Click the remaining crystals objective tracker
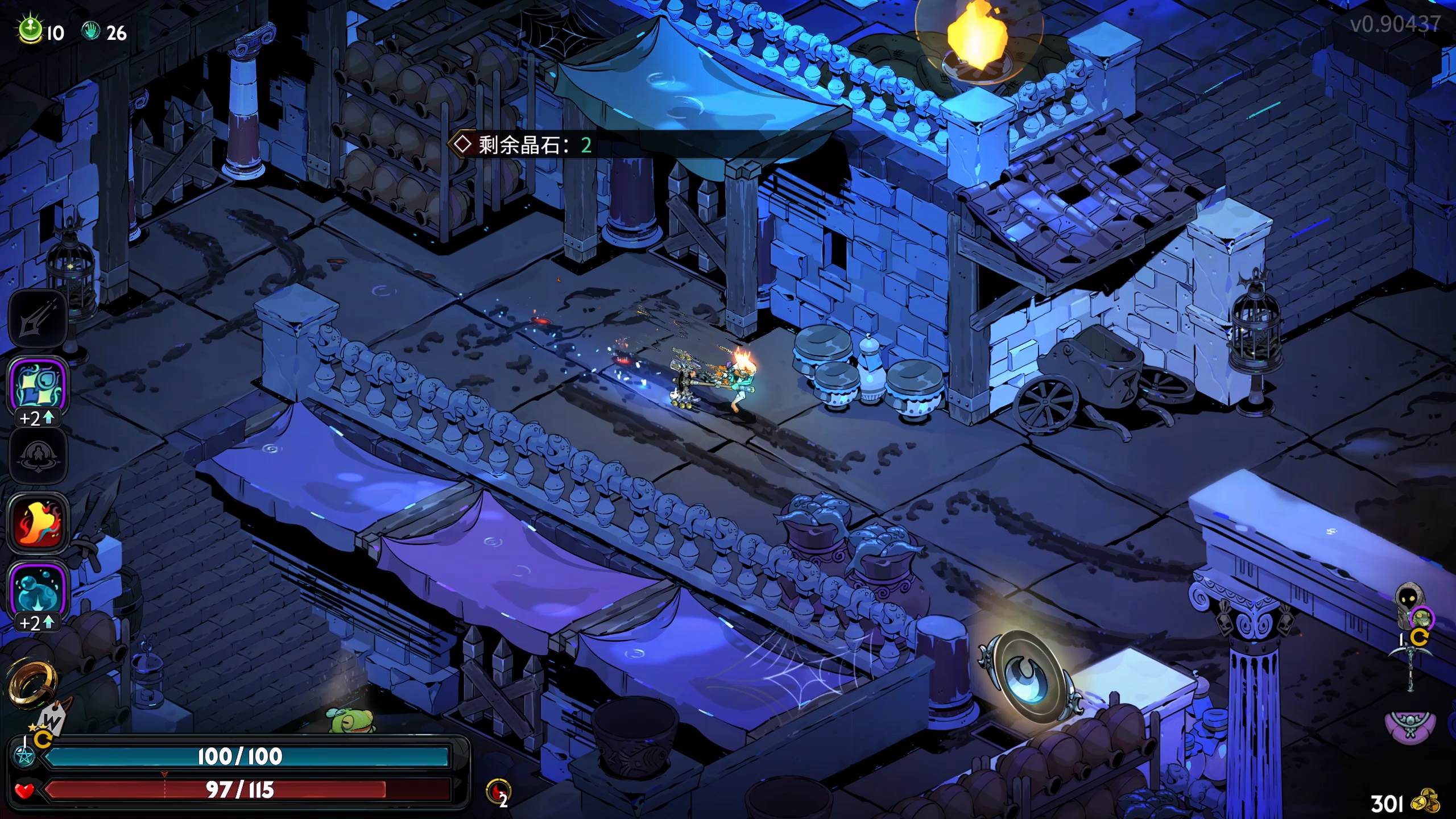1456x819 pixels. pos(523,145)
